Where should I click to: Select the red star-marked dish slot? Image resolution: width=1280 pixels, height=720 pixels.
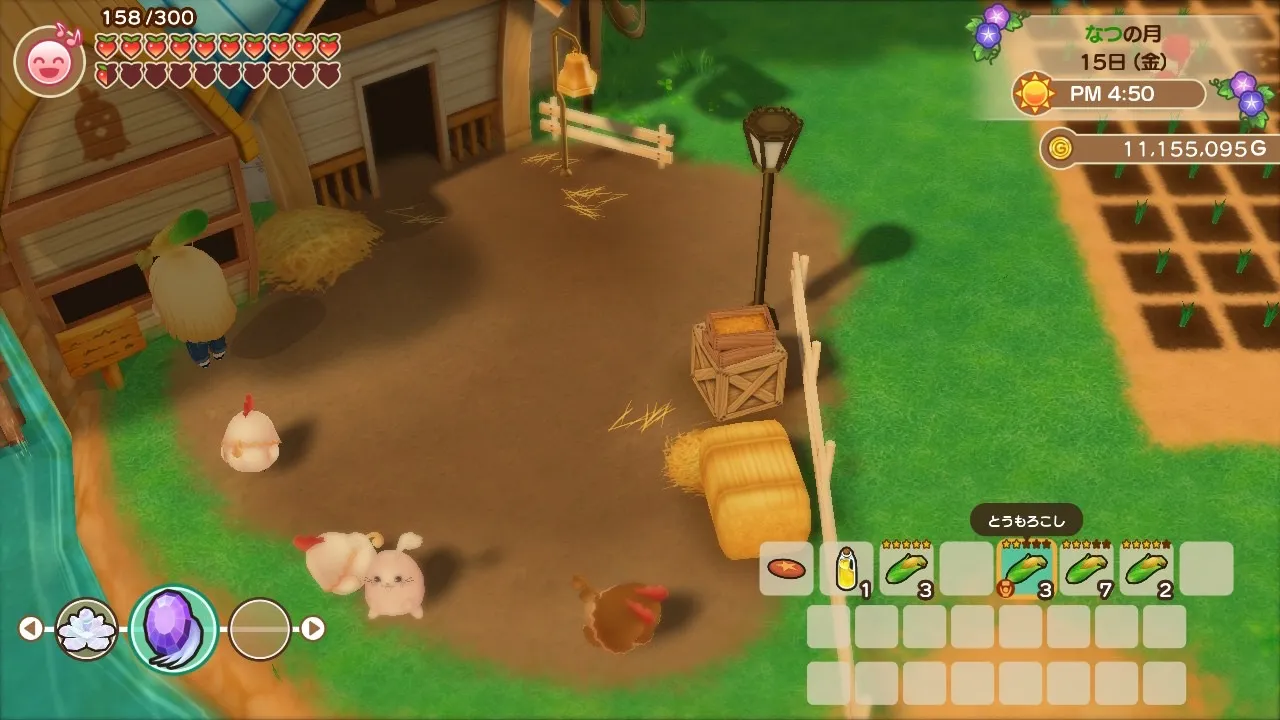[786, 569]
